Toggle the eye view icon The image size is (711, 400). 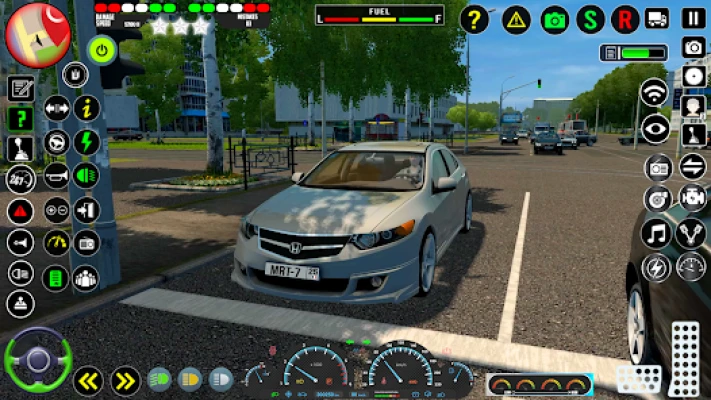[x=655, y=128]
